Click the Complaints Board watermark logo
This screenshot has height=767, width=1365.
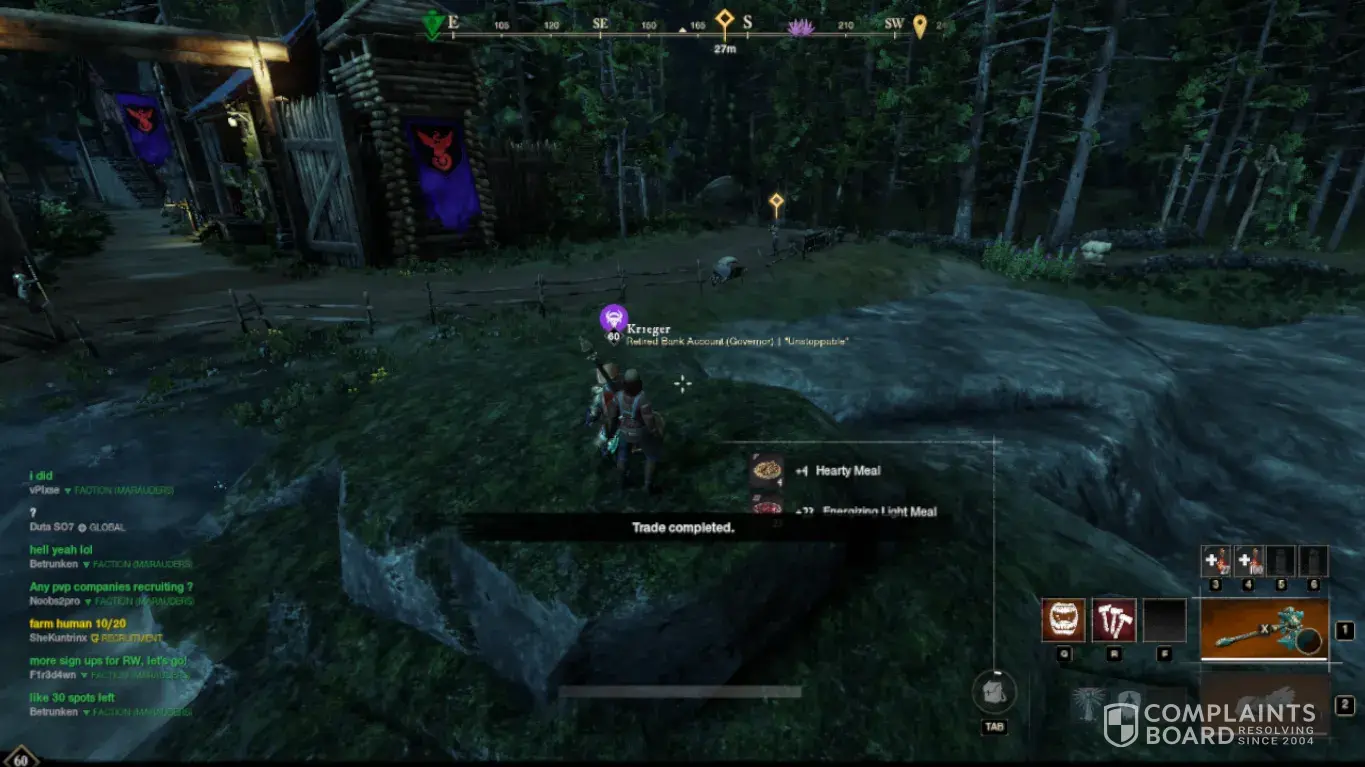1210,724
